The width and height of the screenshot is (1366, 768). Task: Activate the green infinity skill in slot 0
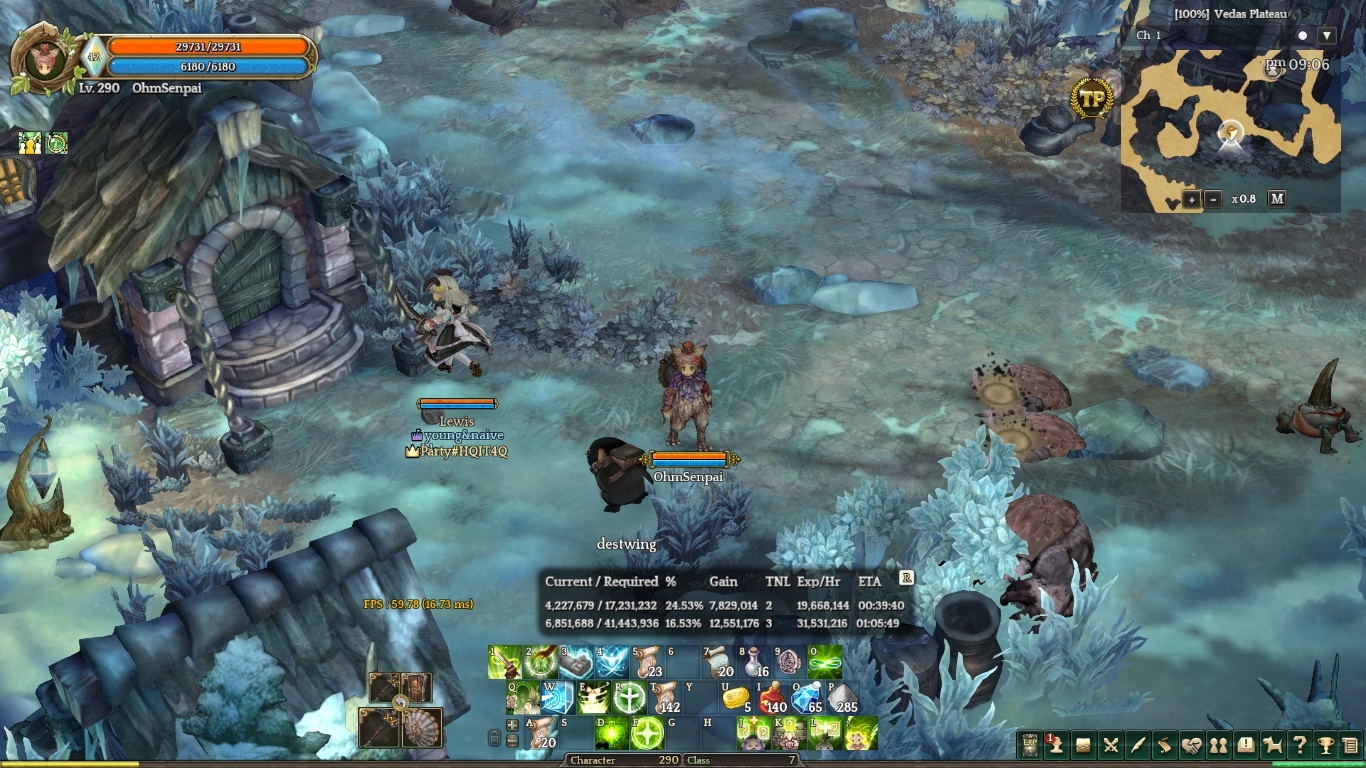point(825,662)
